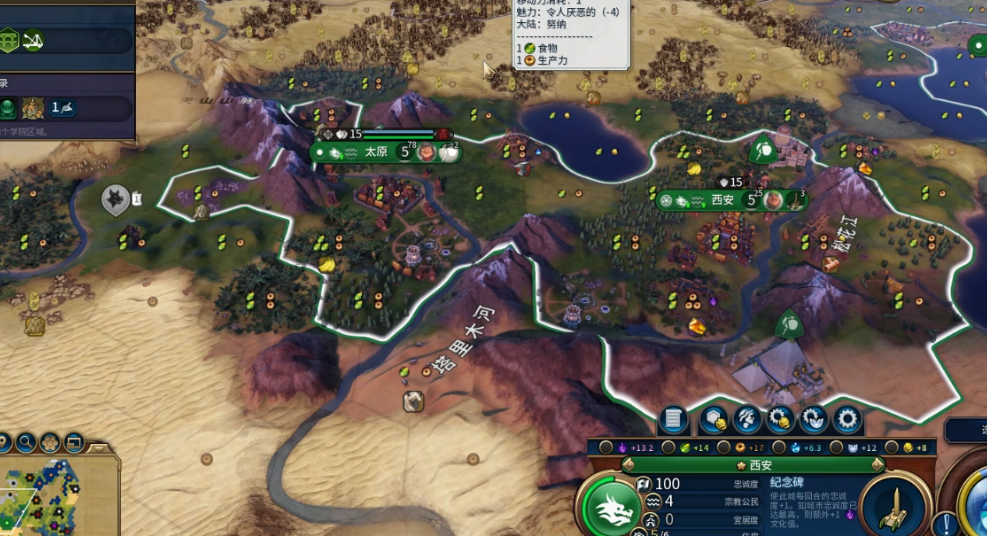Image resolution: width=987 pixels, height=536 pixels.
Task: Open the purchase-with-faith button
Action: tap(814, 420)
